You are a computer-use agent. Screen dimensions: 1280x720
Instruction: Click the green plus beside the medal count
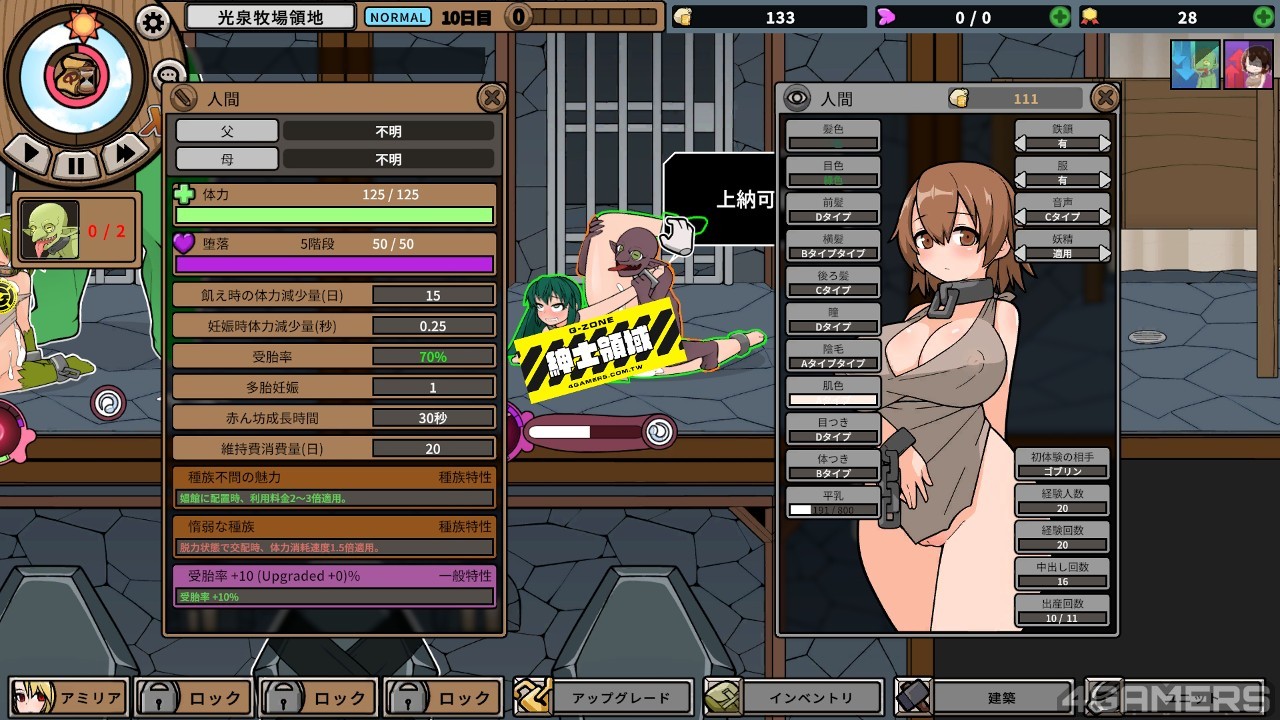1263,17
